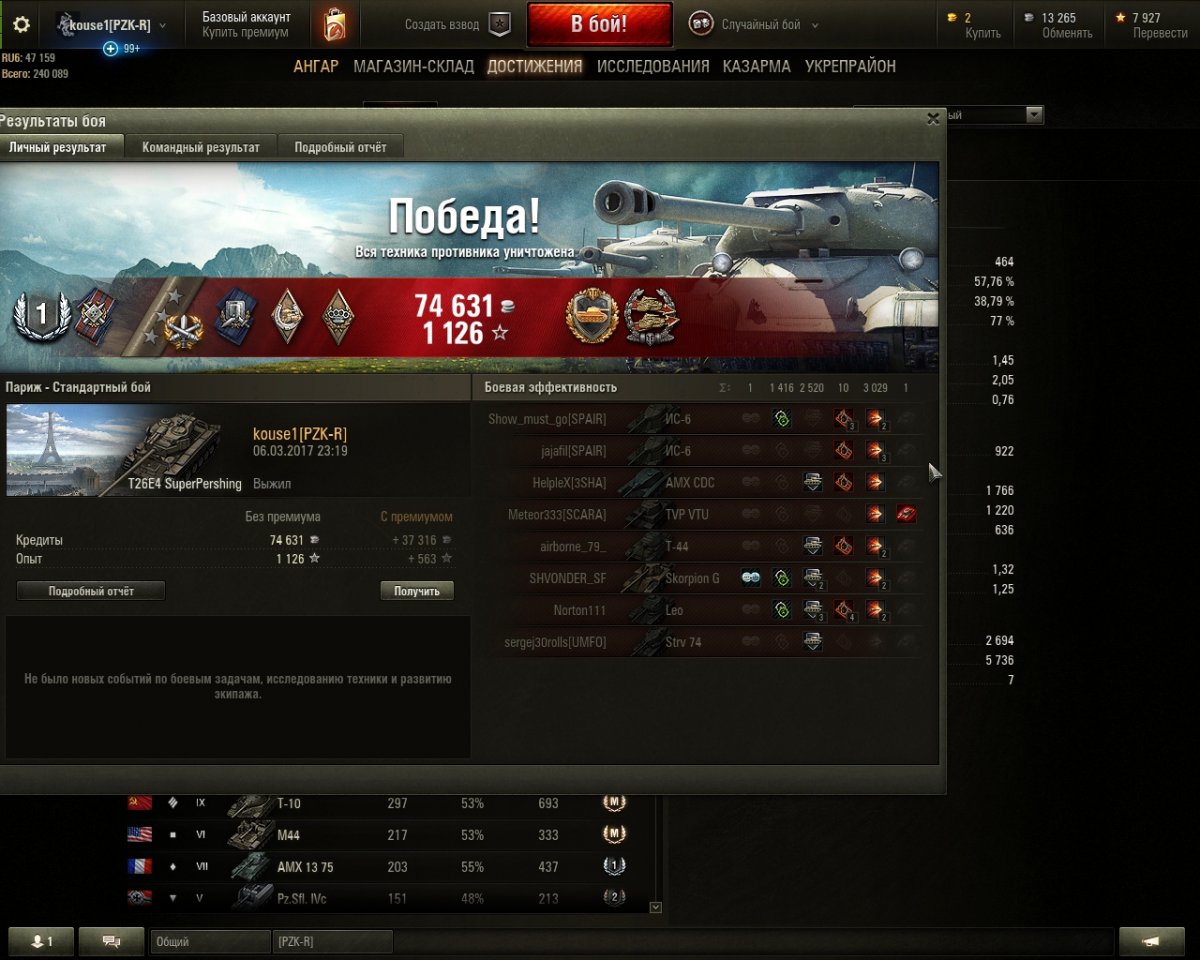Open the gear settings icon

tap(21, 25)
